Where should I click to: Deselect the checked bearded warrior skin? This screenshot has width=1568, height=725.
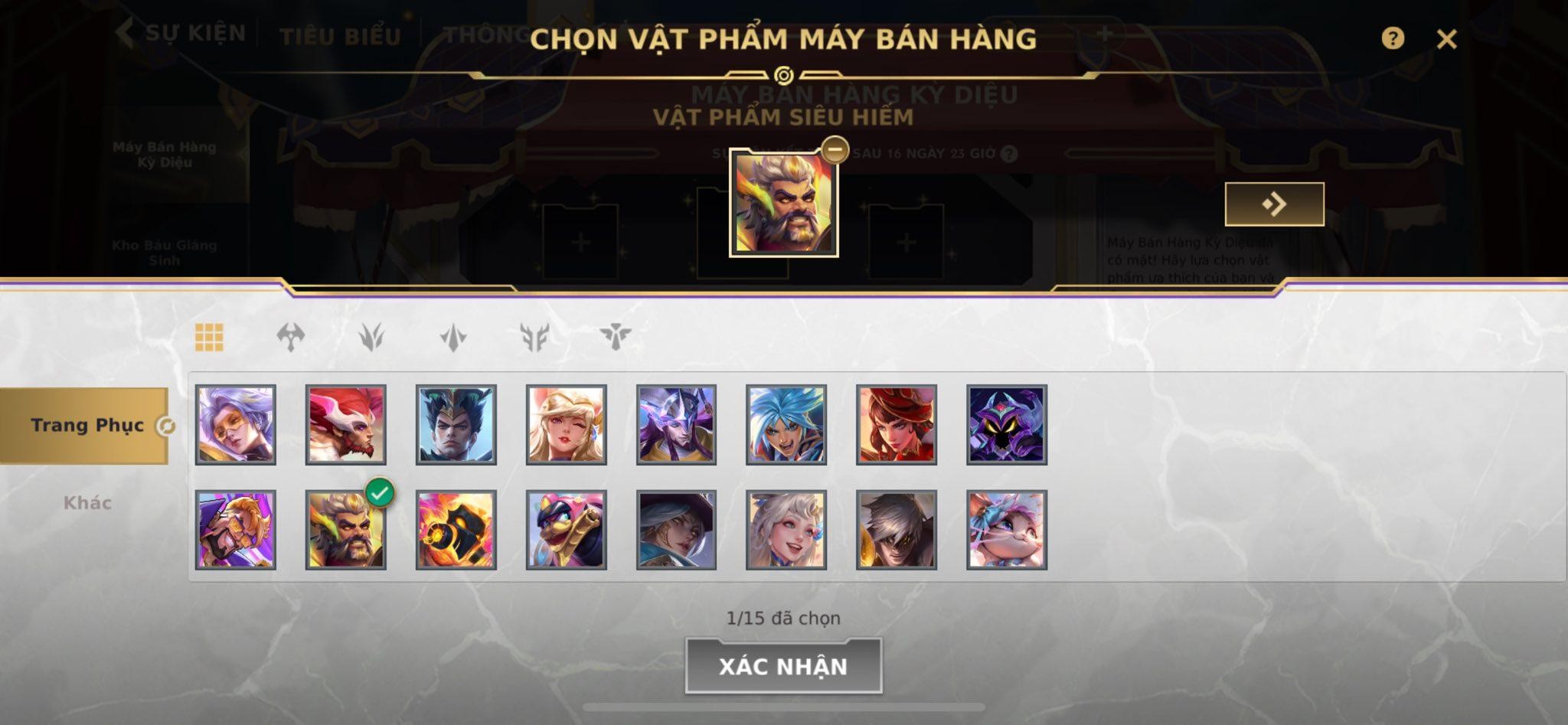point(345,530)
